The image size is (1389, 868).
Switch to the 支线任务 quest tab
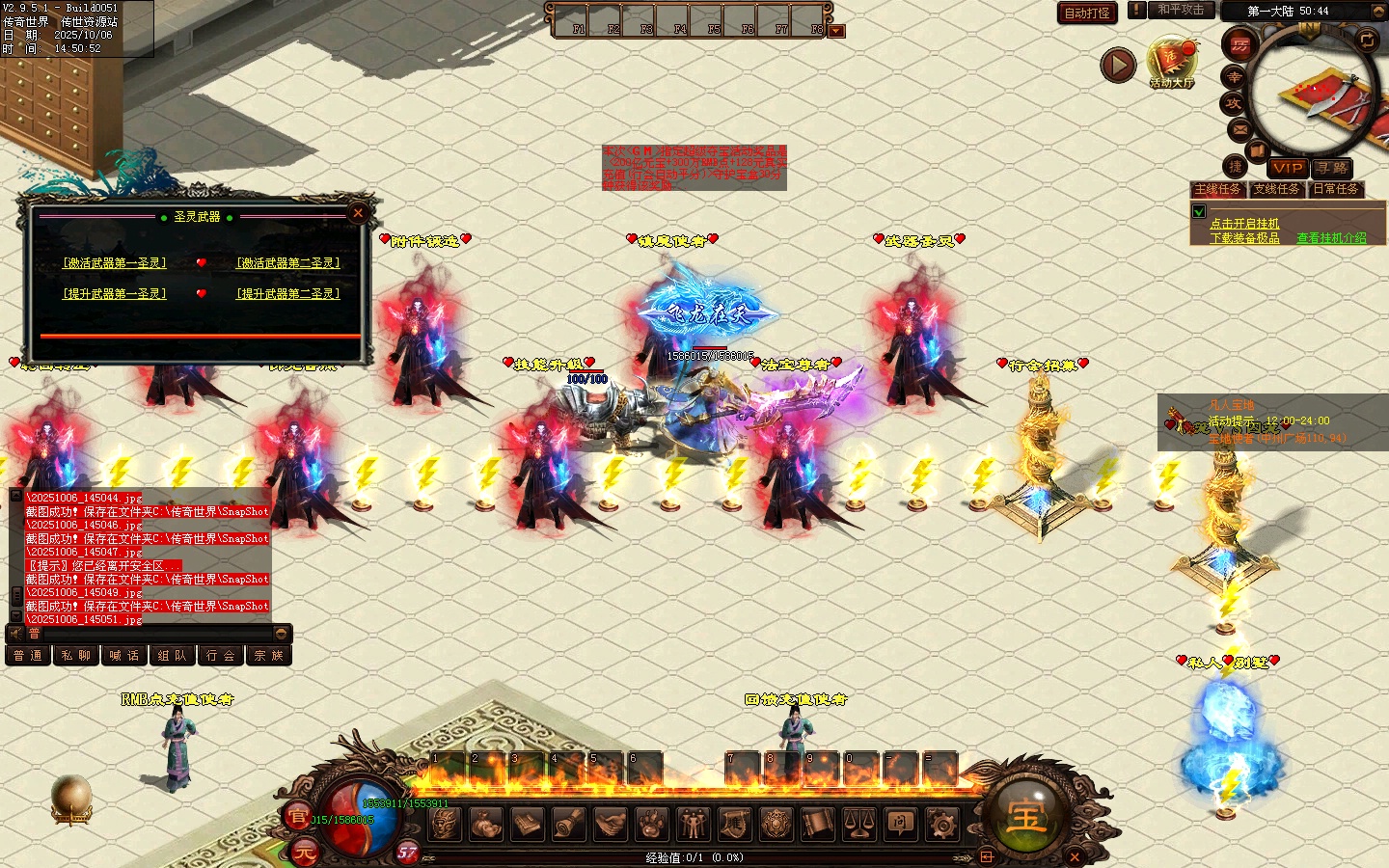click(x=1276, y=189)
